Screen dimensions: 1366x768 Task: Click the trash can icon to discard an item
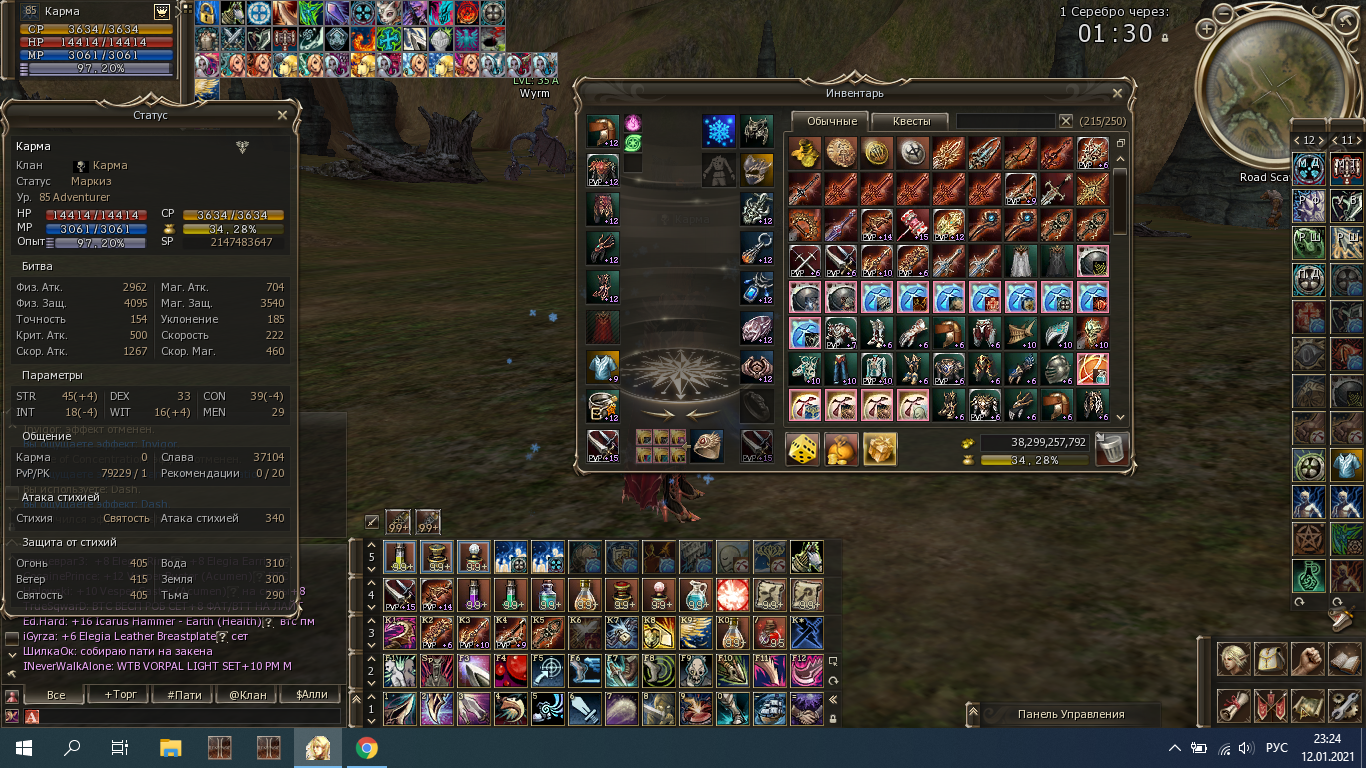point(1112,448)
